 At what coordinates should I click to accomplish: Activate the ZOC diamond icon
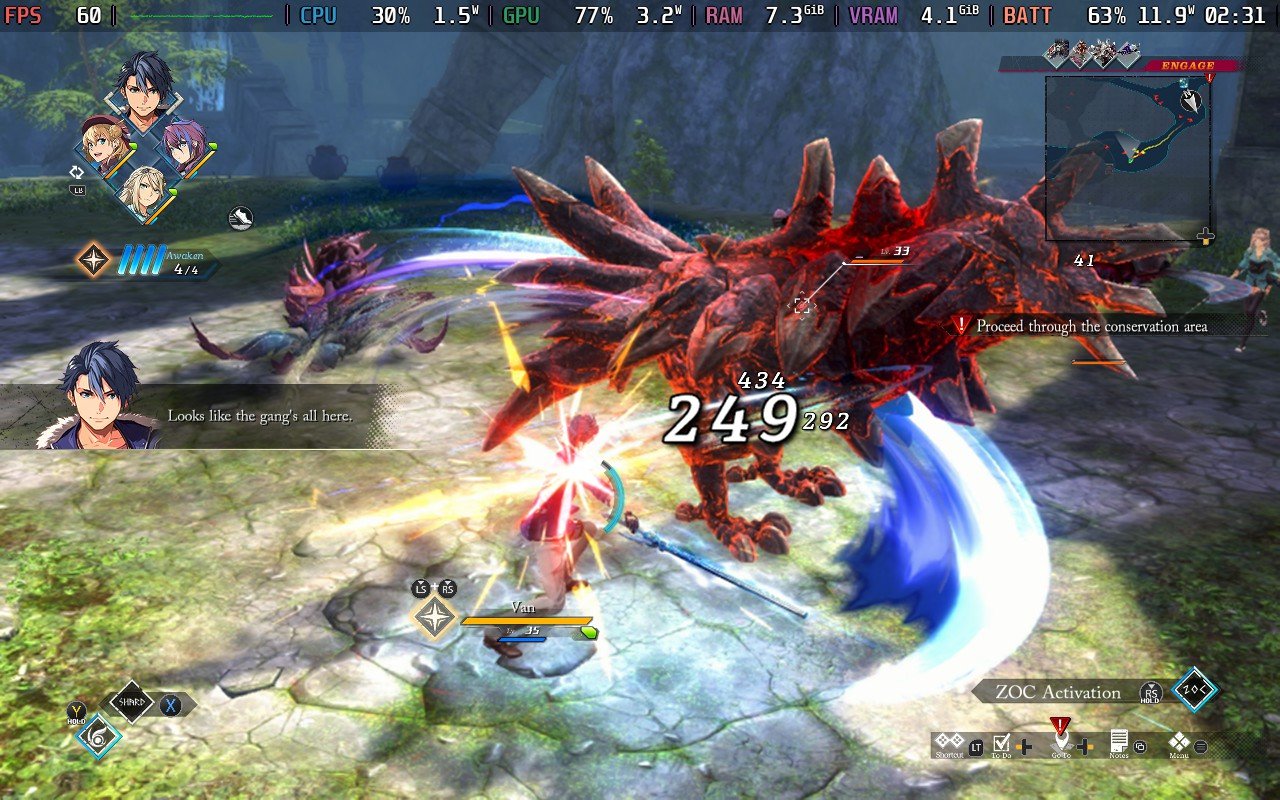(1195, 691)
